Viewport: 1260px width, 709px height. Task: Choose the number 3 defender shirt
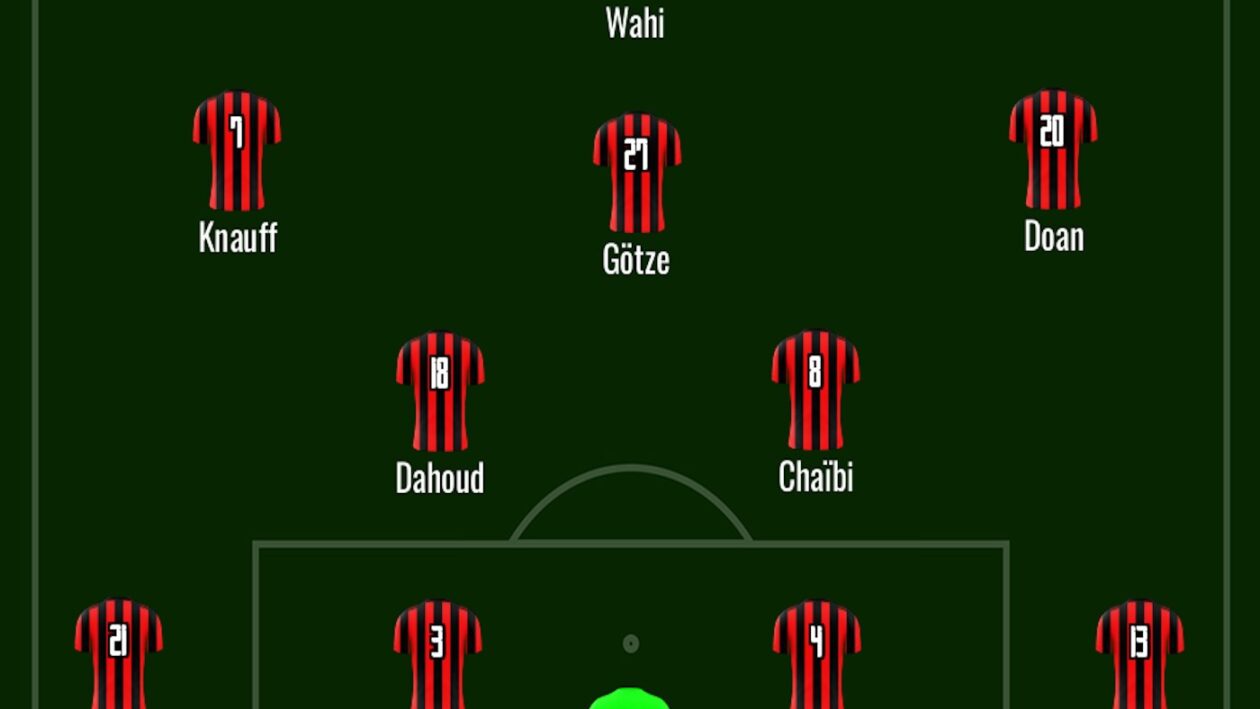pos(438,655)
